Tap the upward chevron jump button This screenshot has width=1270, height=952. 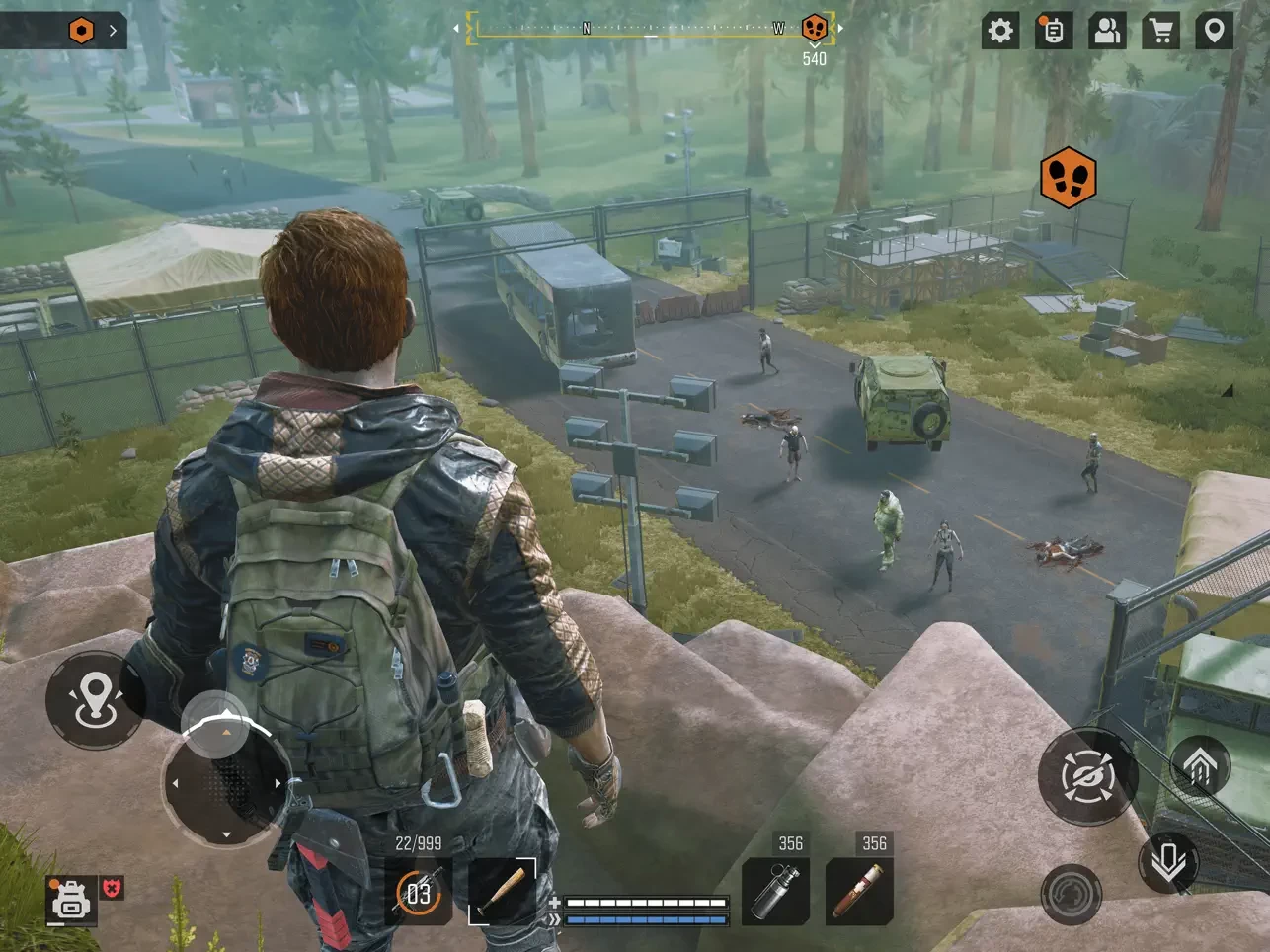tap(1199, 766)
